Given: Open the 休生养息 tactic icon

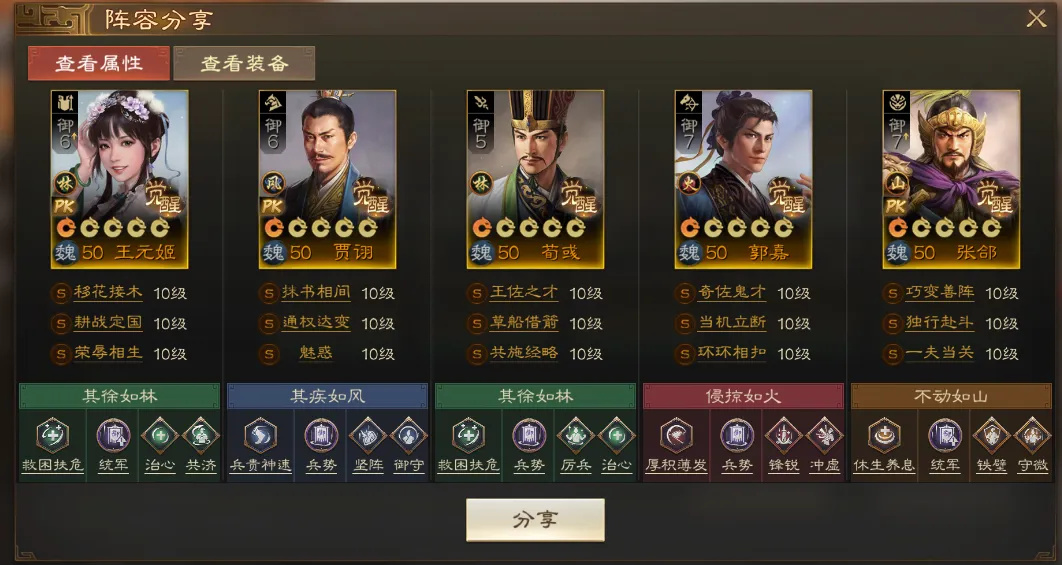Looking at the screenshot, I should [x=884, y=436].
